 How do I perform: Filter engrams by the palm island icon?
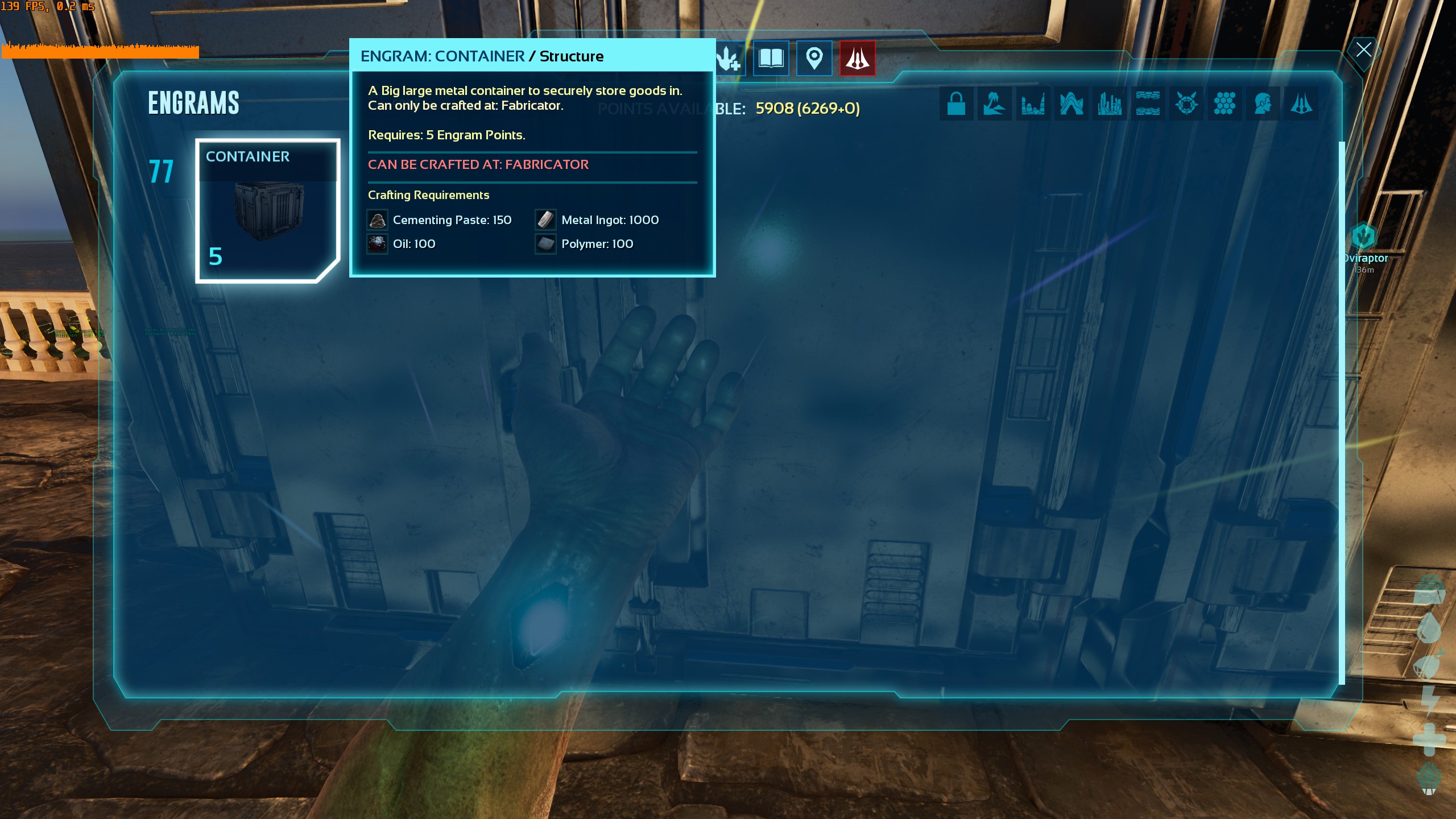click(994, 104)
